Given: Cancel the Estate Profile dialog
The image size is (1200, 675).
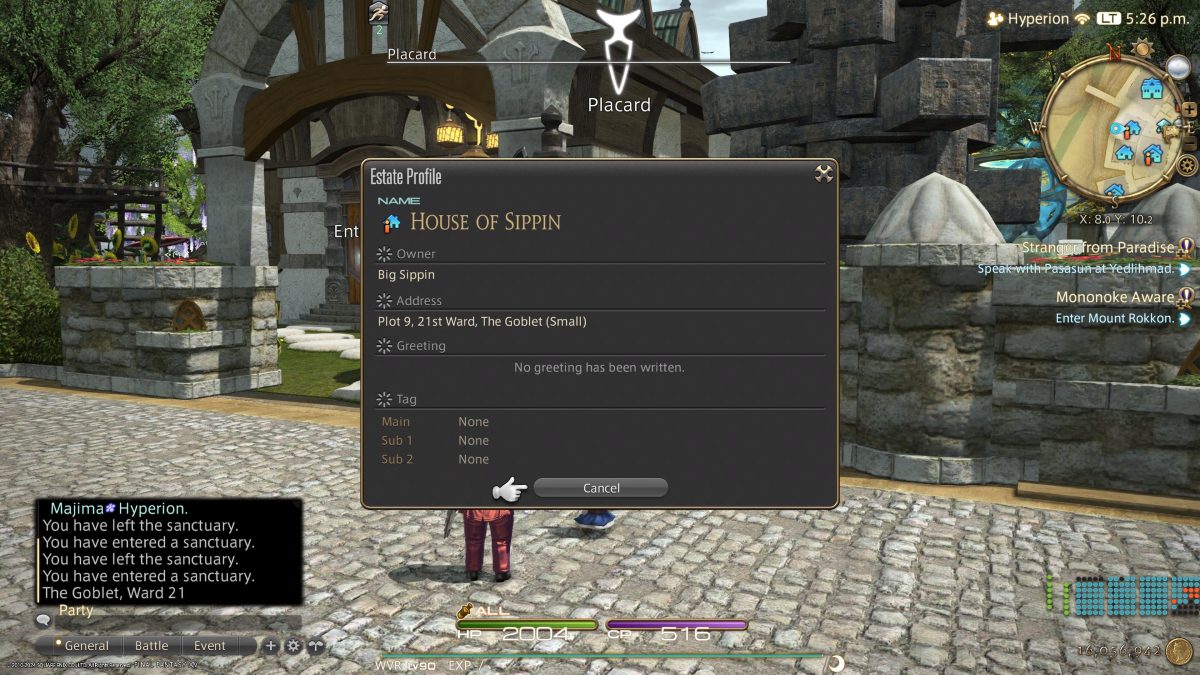Looking at the screenshot, I should [600, 488].
